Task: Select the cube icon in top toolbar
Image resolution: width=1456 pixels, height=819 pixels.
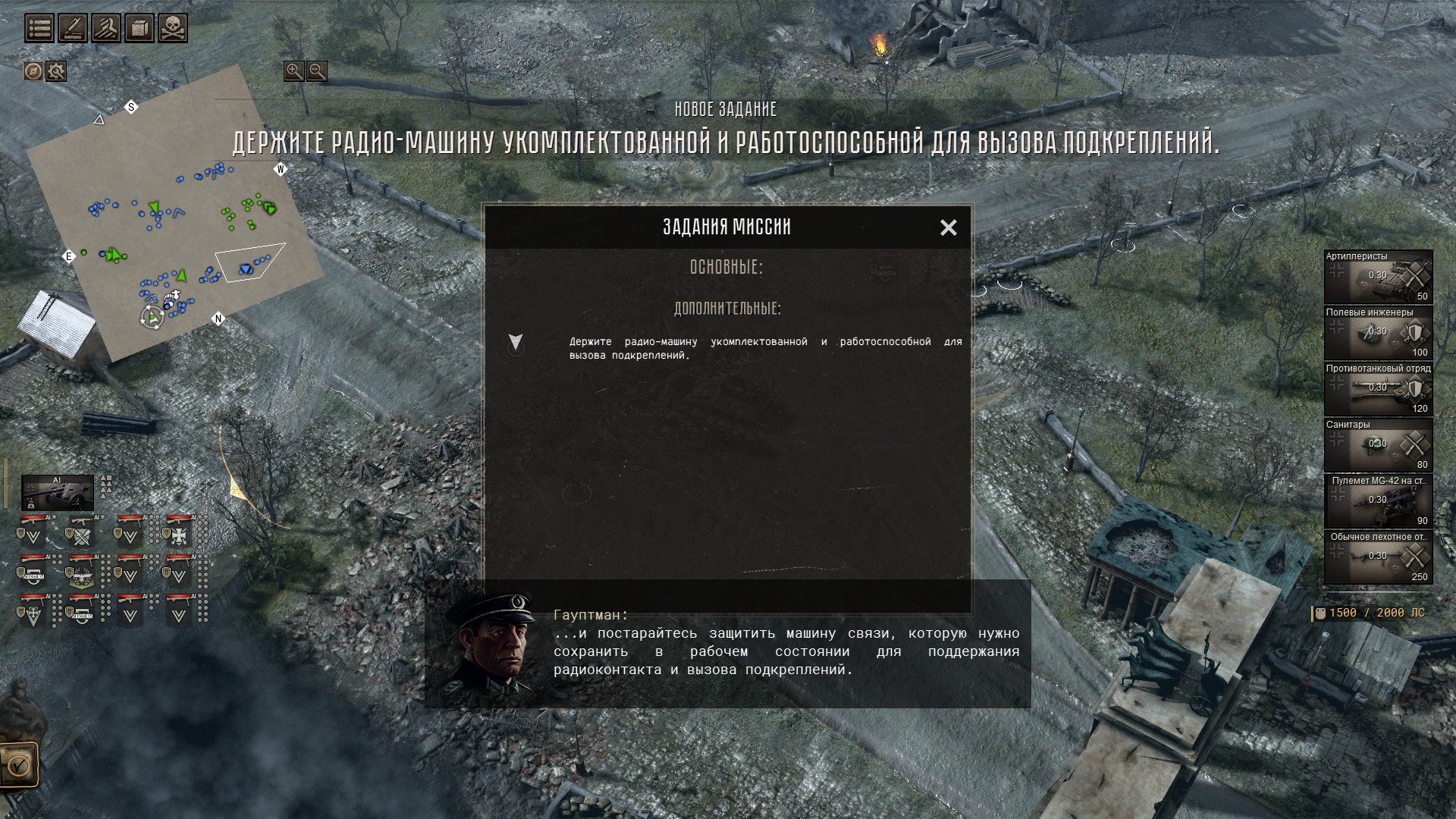Action: click(x=139, y=28)
